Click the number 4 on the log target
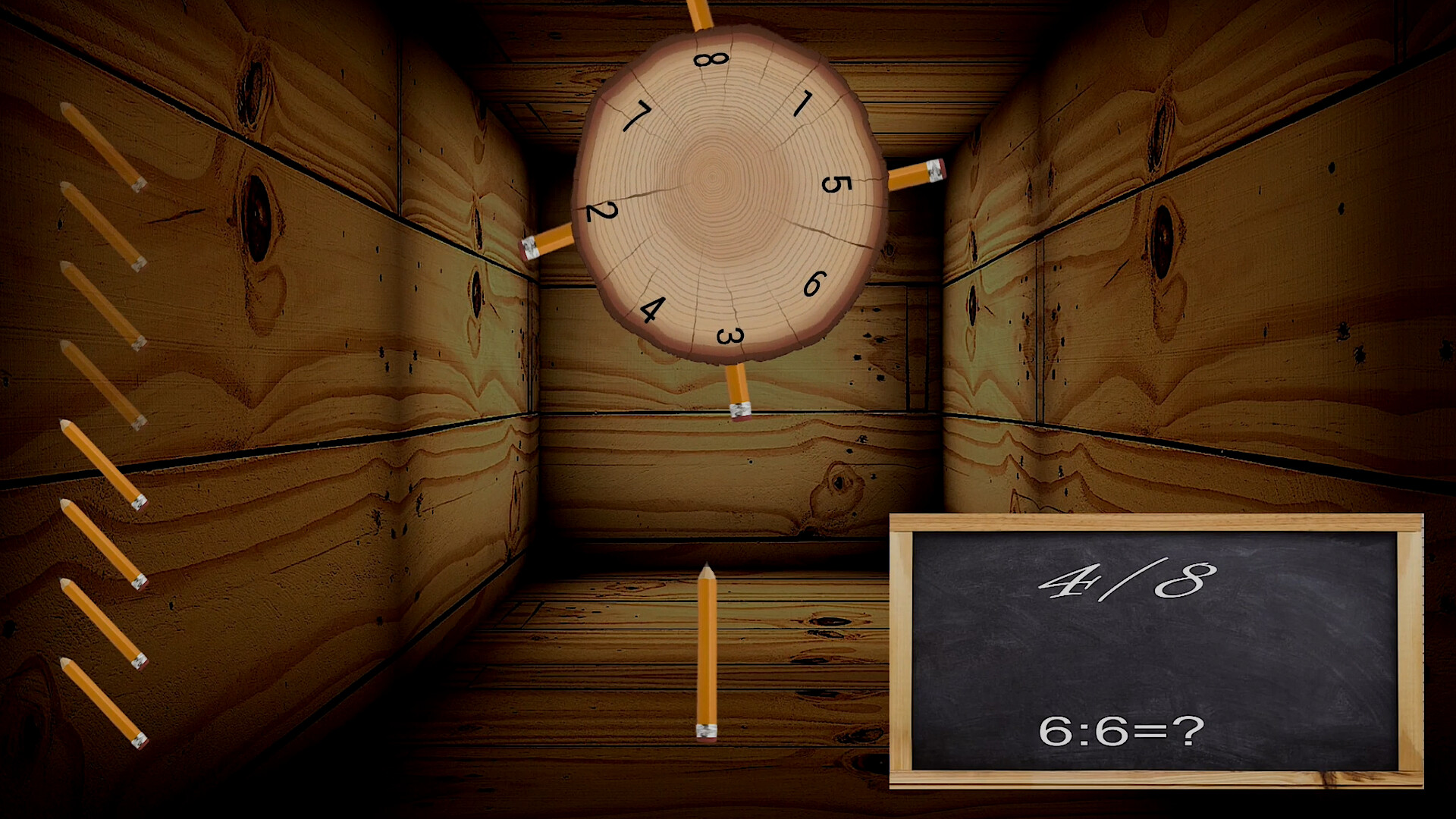The image size is (1456, 819). 653,308
